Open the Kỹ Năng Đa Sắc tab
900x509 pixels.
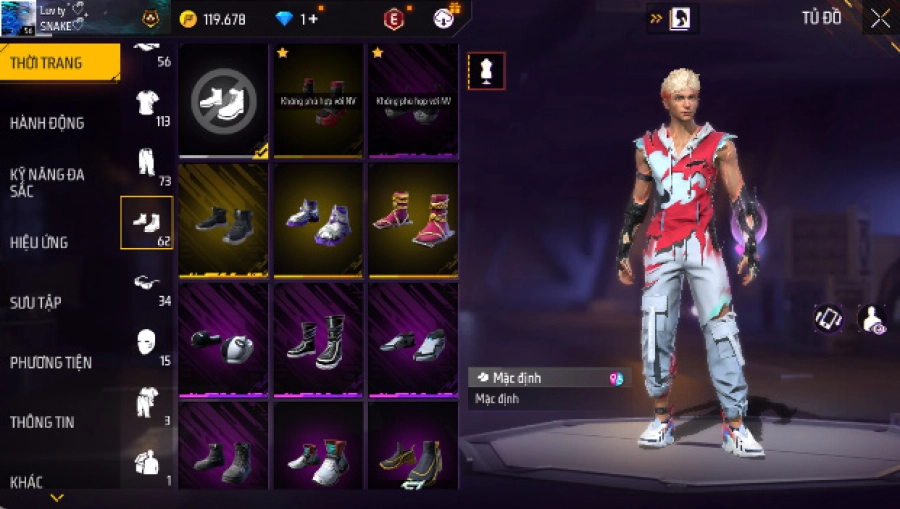[x=47, y=182]
